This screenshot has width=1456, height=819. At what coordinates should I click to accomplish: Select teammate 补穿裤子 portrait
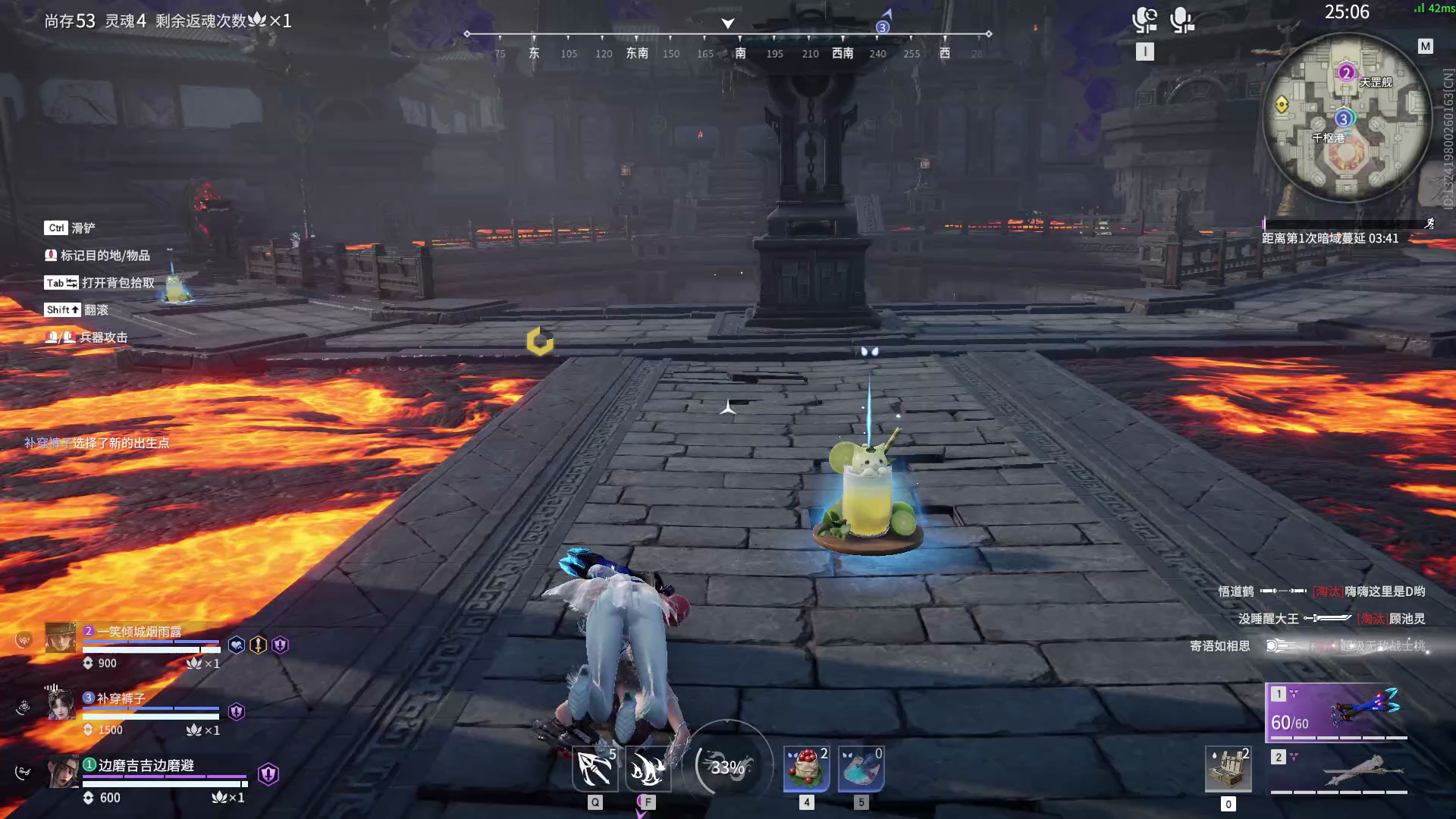tap(61, 704)
